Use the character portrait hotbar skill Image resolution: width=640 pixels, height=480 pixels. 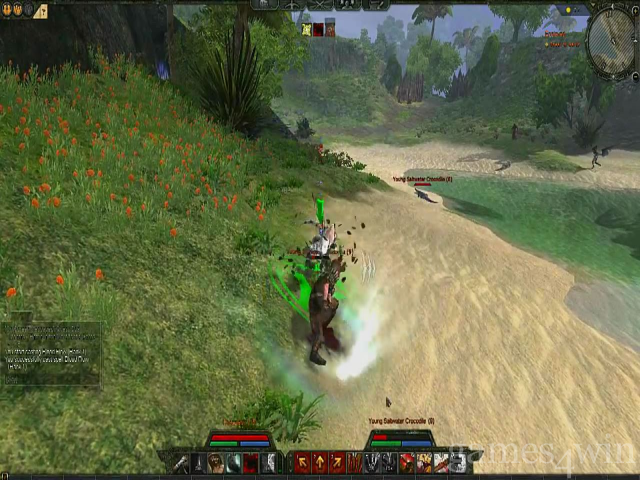pos(215,462)
